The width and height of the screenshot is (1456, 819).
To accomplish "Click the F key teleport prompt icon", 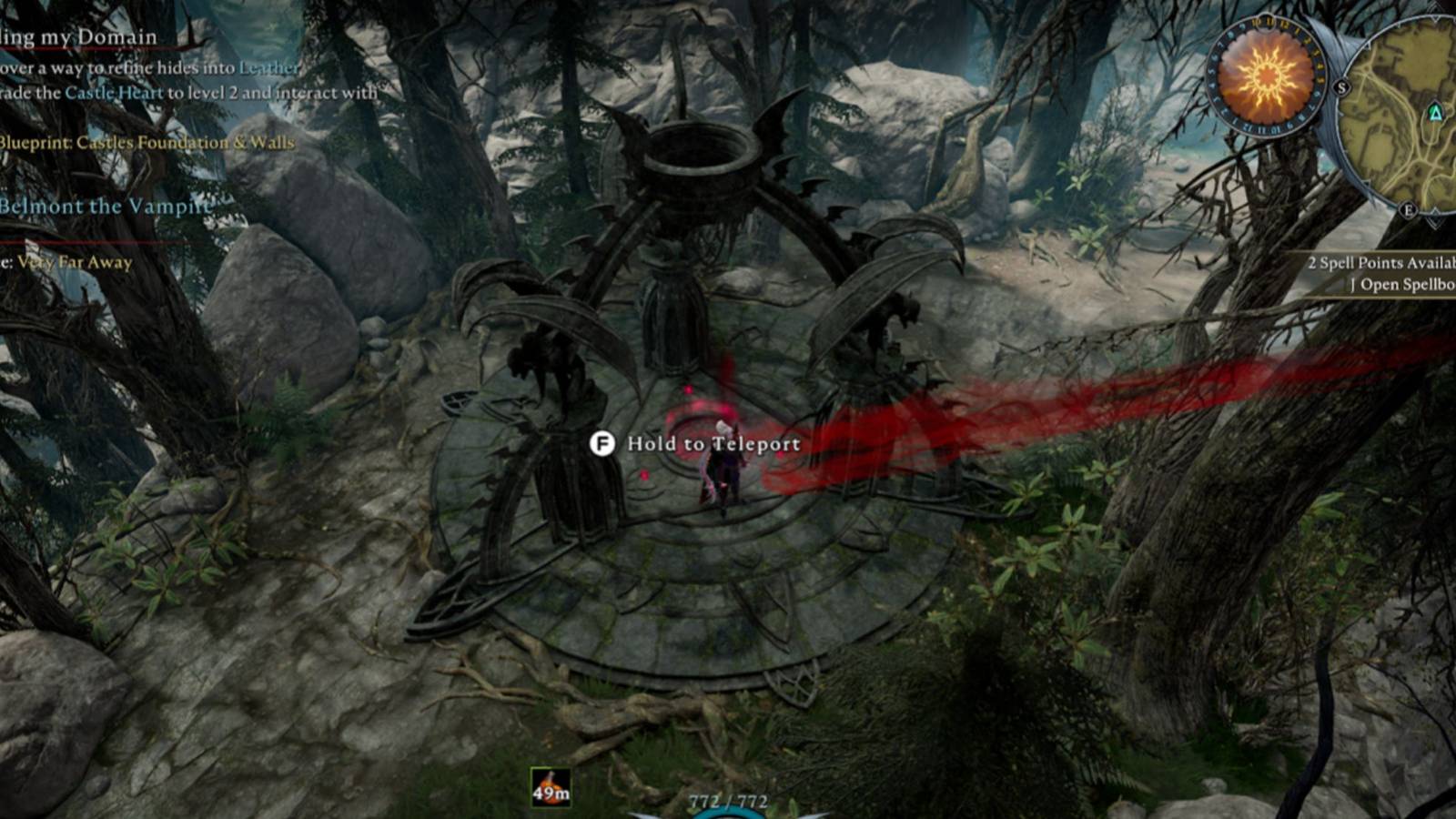I will click(x=602, y=444).
